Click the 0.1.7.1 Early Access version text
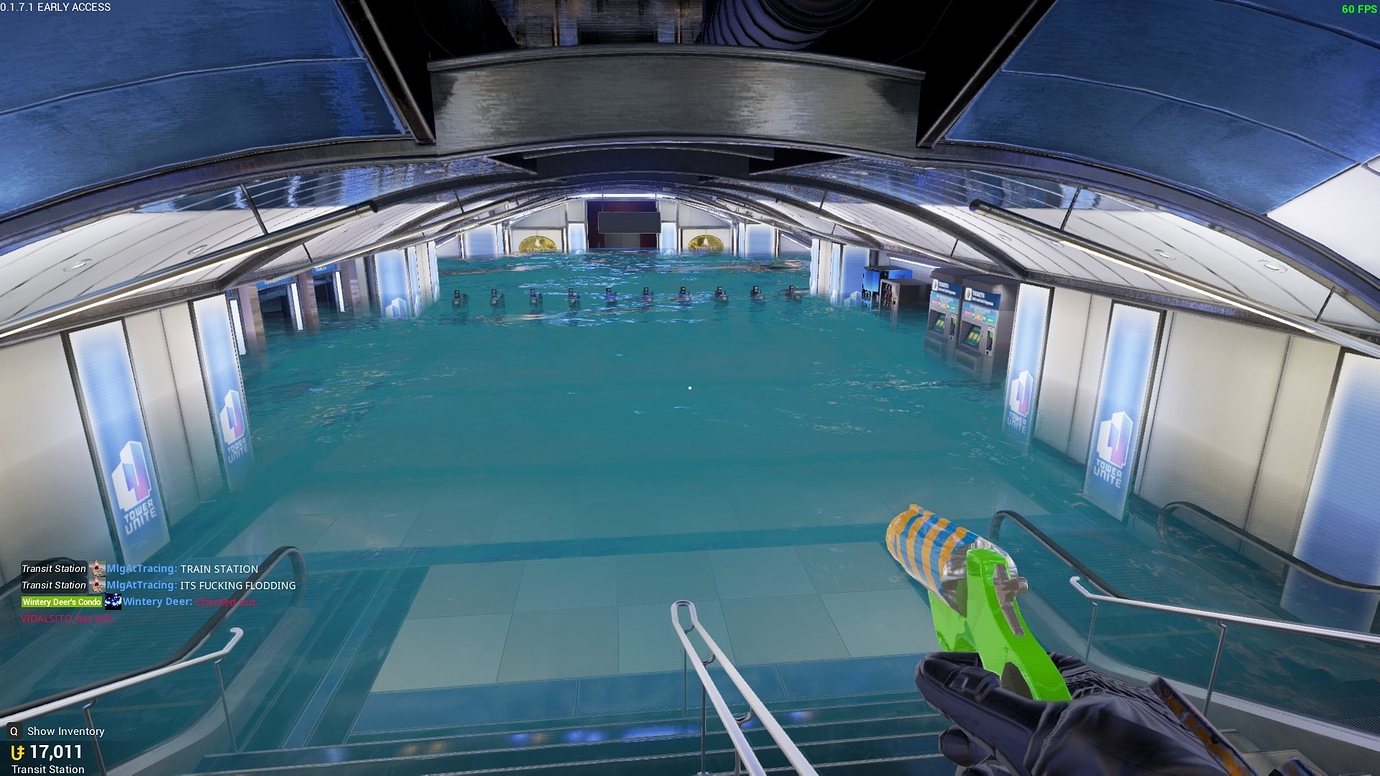The height and width of the screenshot is (776, 1380). [x=55, y=7]
